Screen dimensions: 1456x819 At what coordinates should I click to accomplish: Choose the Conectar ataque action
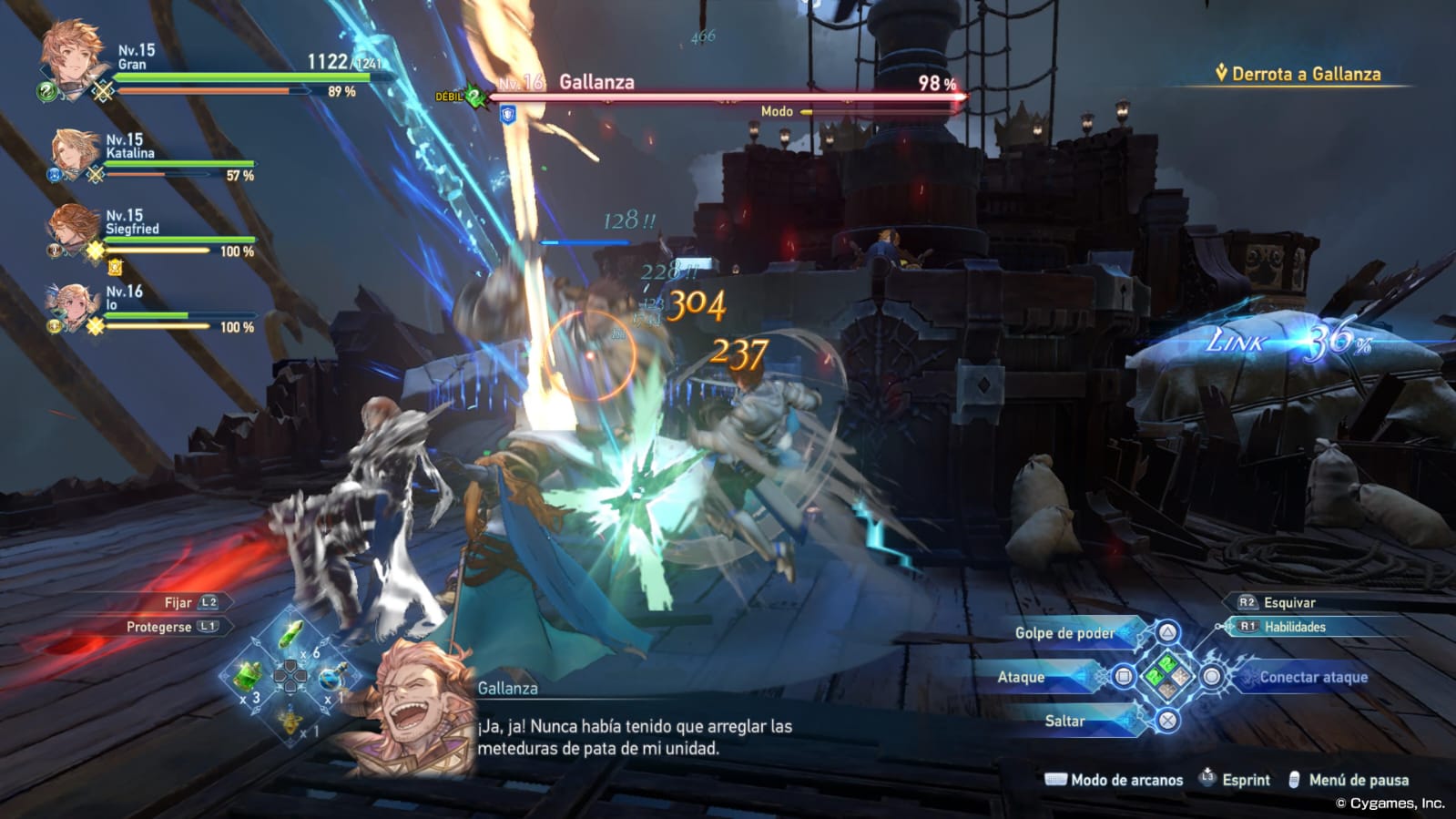(x=1312, y=677)
